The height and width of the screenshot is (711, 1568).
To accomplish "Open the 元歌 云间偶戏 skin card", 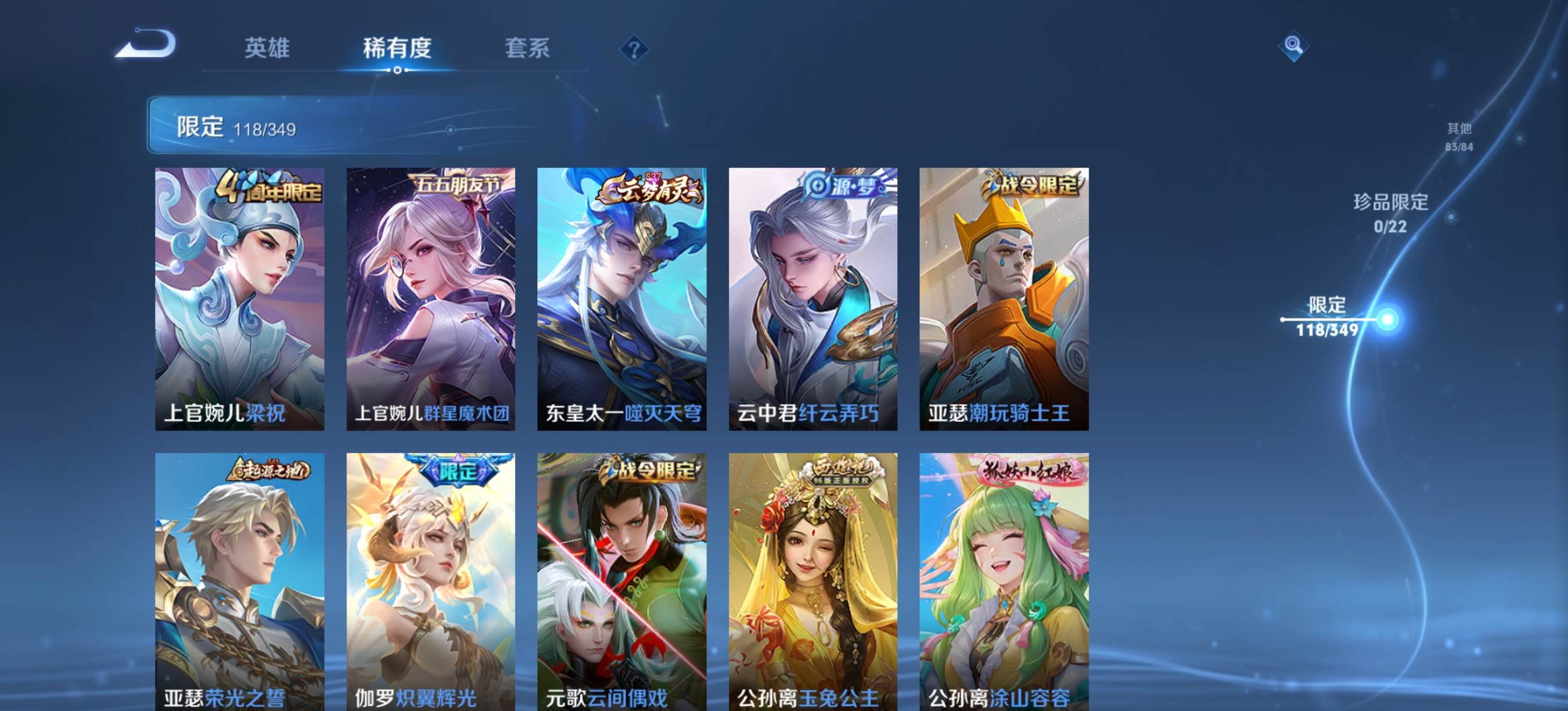I will (621, 581).
